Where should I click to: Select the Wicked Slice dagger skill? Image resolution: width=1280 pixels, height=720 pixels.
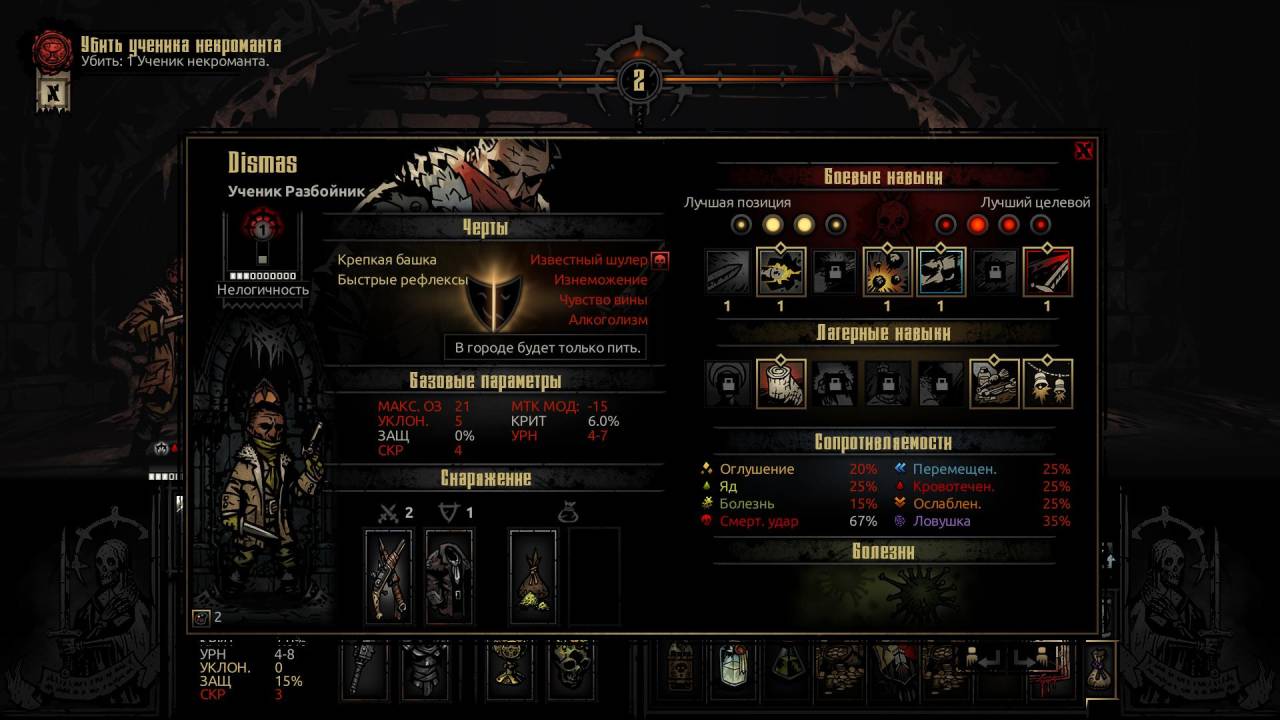click(x=726, y=272)
